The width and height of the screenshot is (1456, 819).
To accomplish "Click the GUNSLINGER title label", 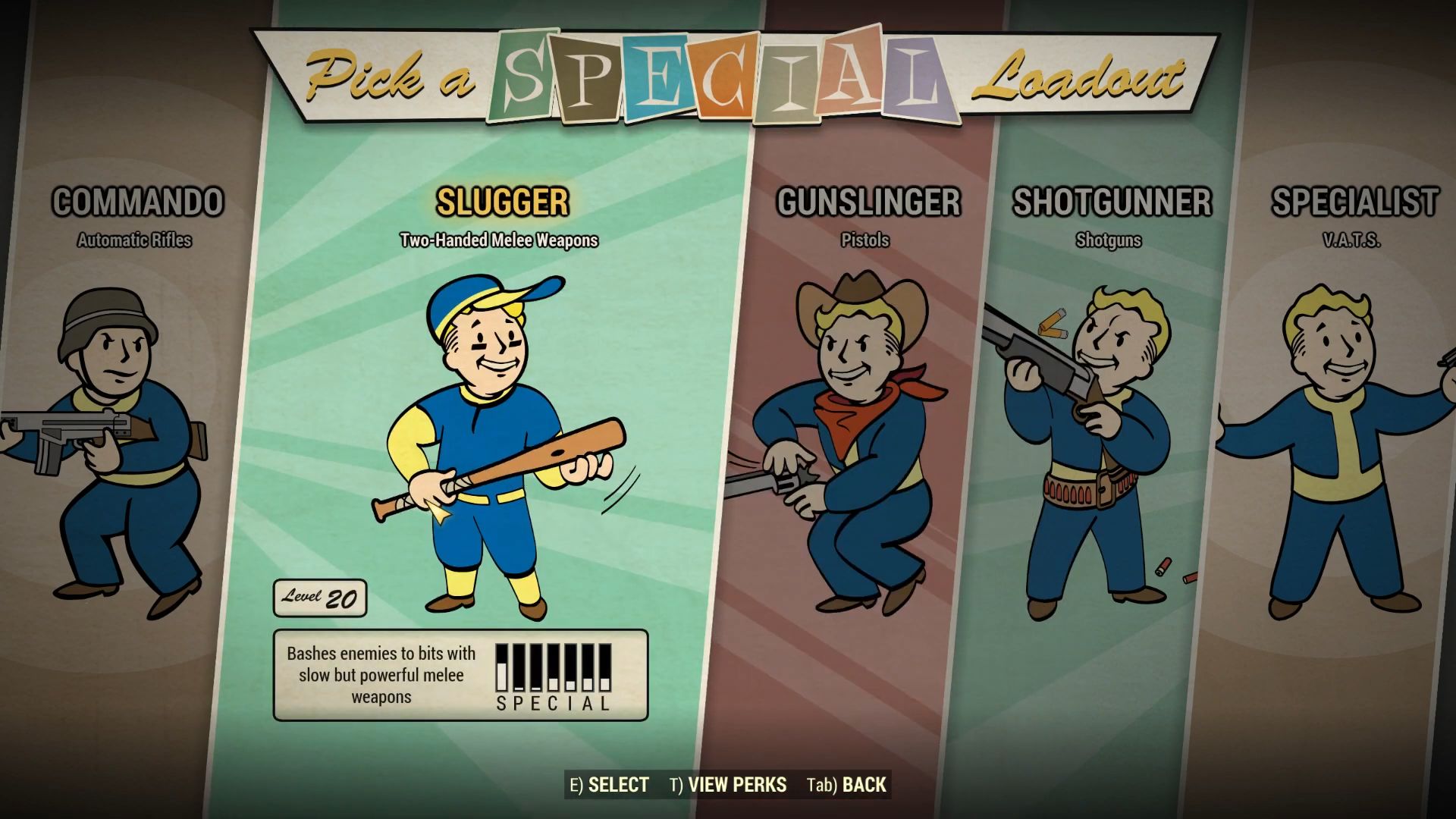I will click(868, 202).
